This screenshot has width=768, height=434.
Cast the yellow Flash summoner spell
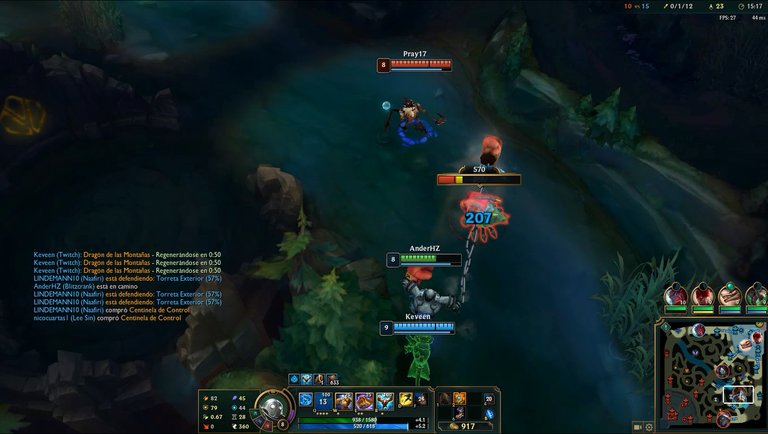(x=405, y=400)
